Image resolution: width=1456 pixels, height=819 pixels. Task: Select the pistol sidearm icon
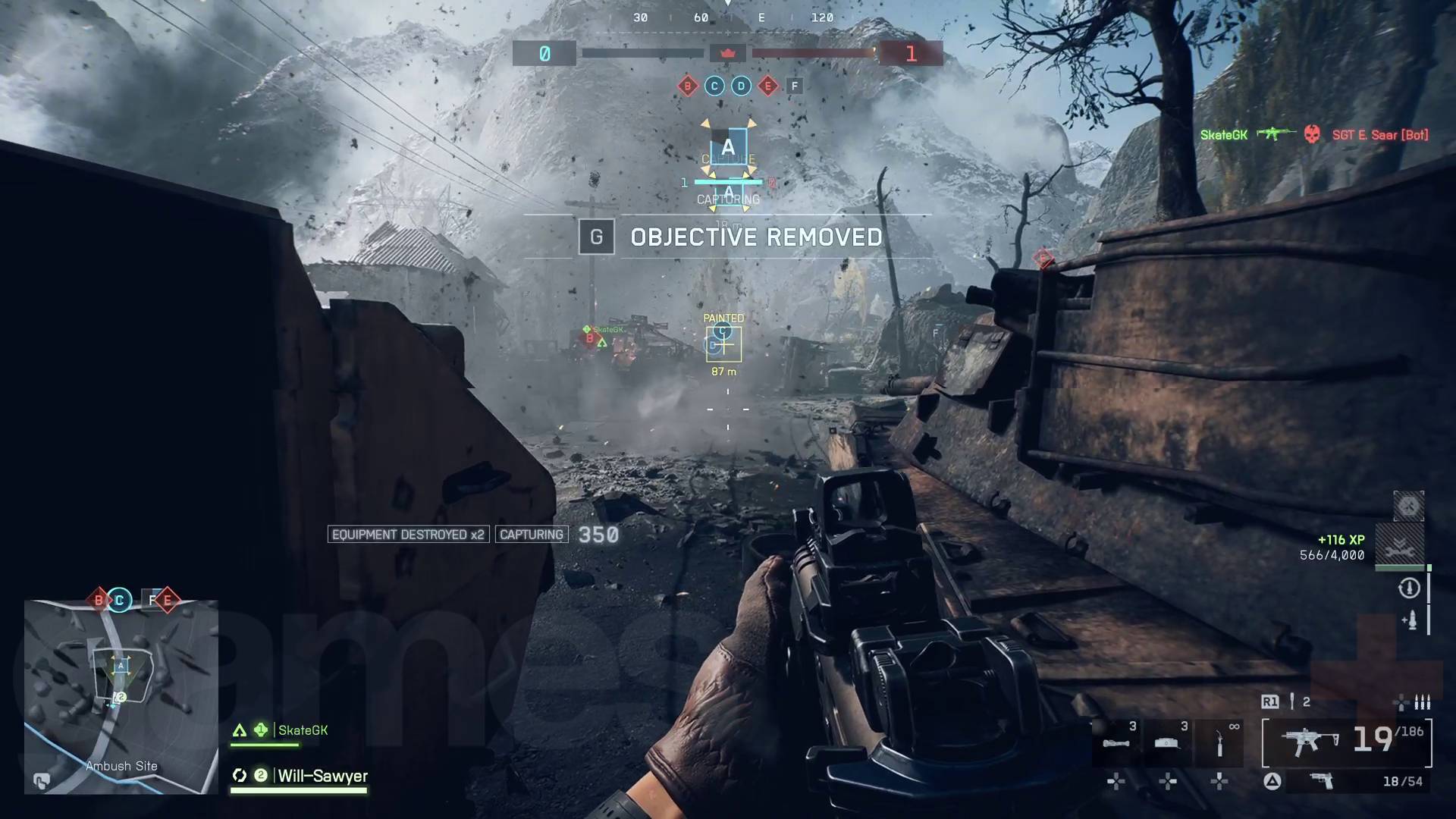point(1321,782)
